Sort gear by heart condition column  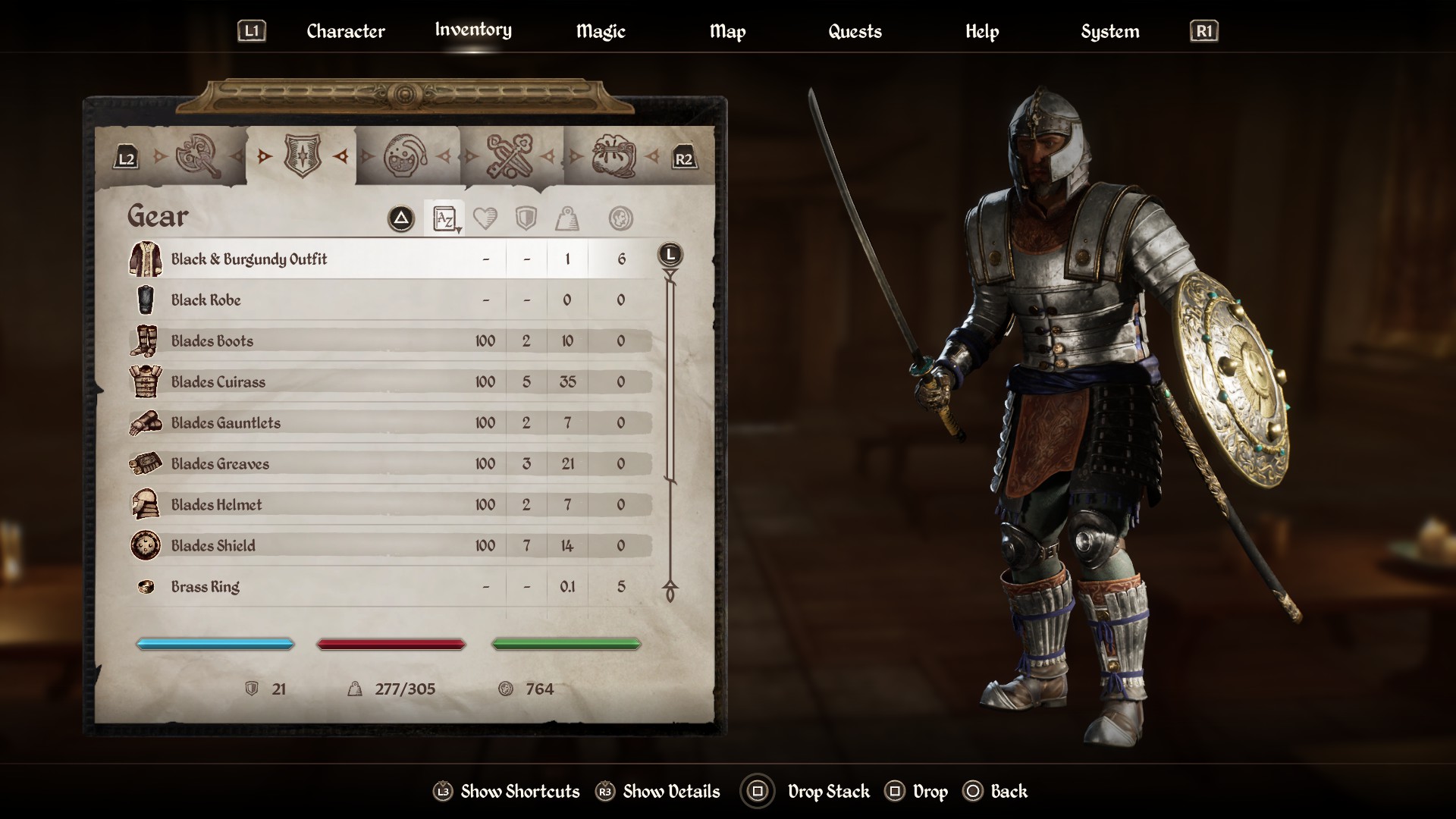pyautogui.click(x=485, y=219)
